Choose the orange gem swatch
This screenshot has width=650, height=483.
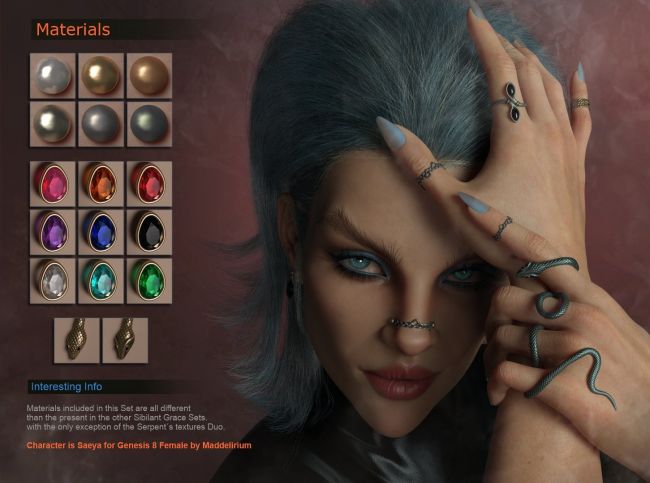[x=101, y=183]
